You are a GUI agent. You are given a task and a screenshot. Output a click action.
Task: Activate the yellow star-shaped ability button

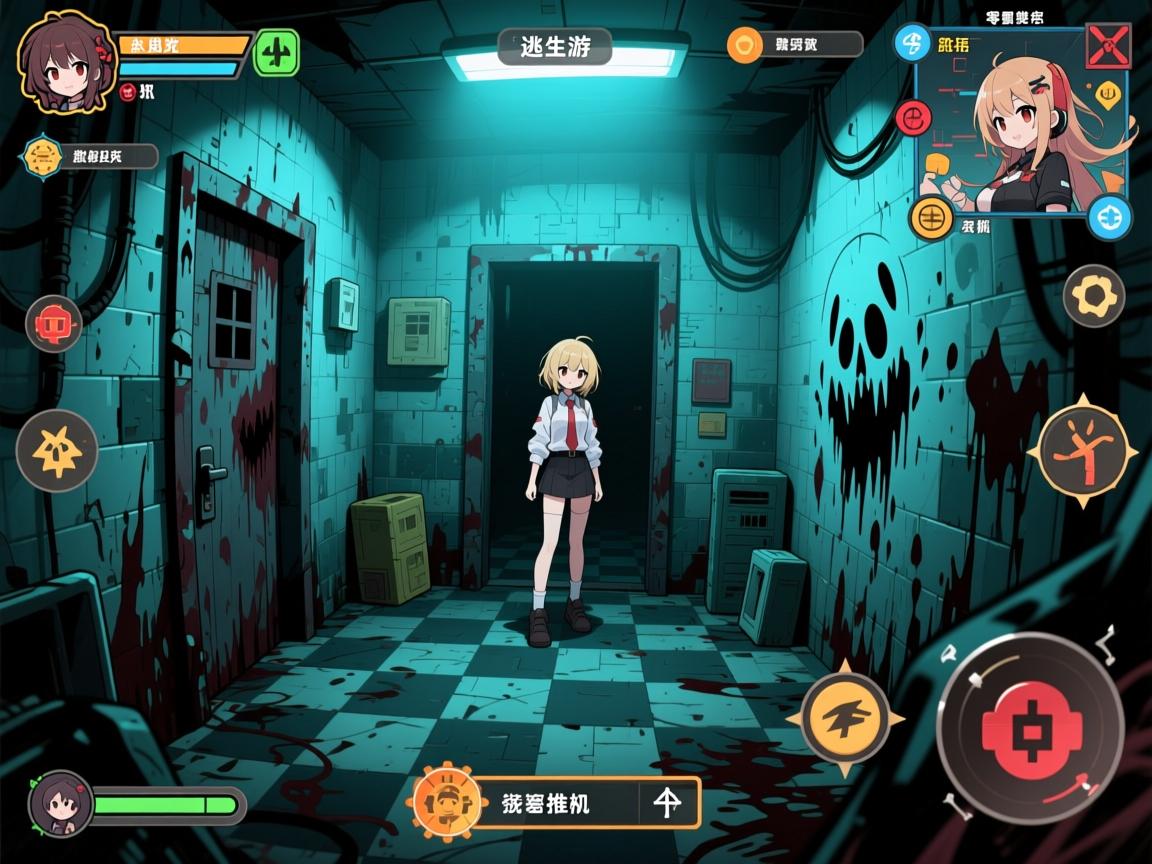point(57,451)
